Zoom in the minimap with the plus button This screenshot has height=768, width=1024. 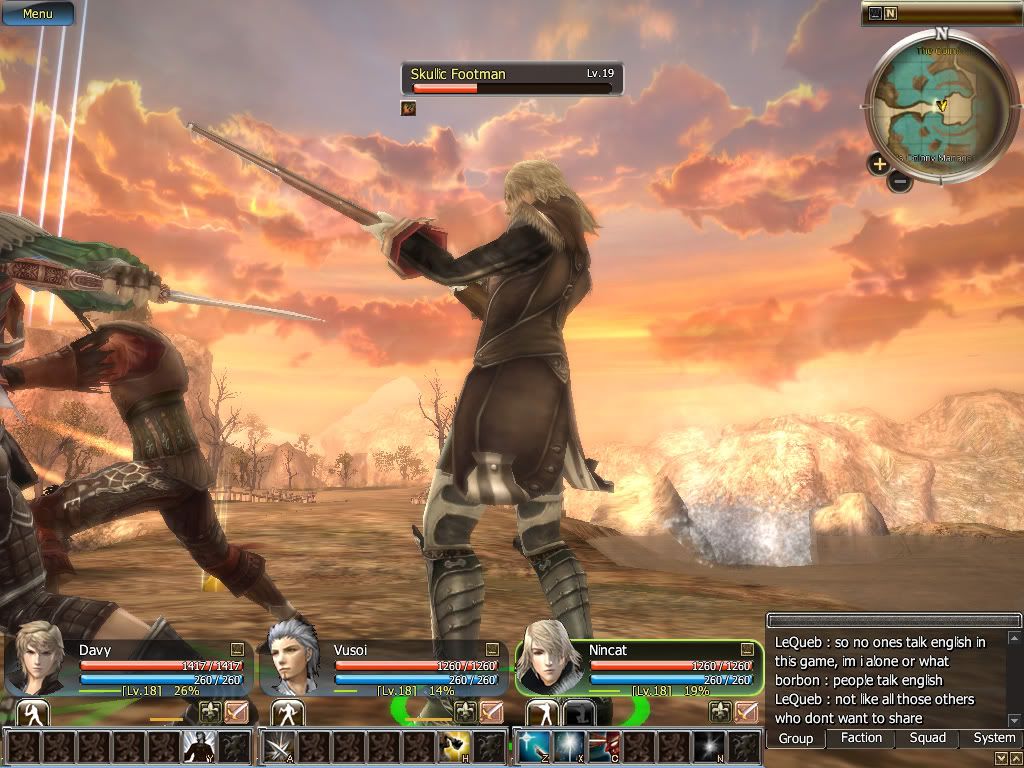tap(878, 164)
